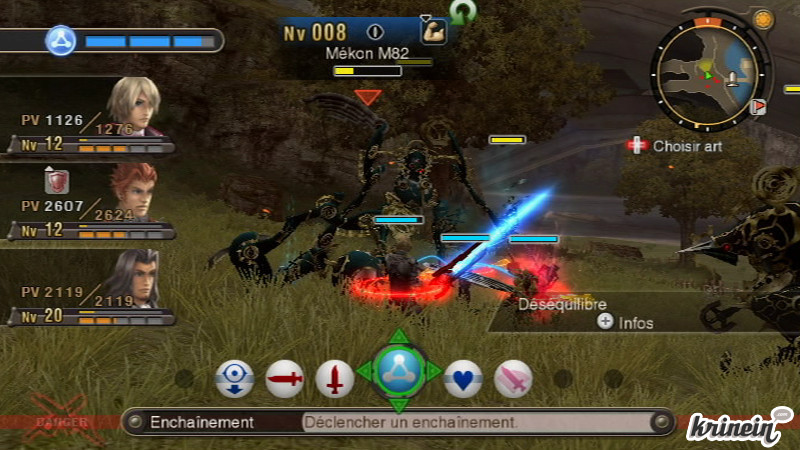Pick the dark-haired level 20 party member

point(133,278)
